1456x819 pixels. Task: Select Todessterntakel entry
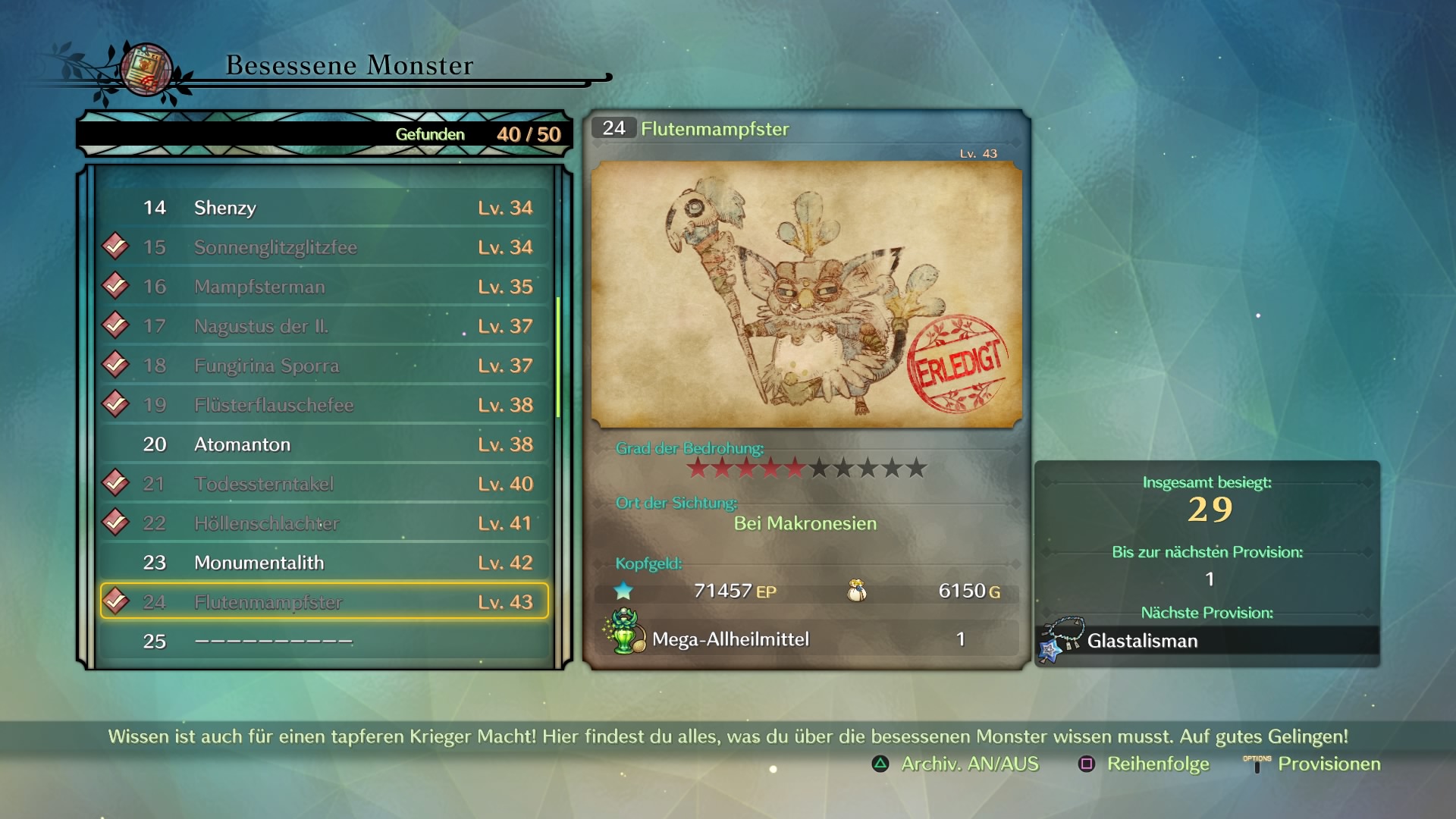325,484
